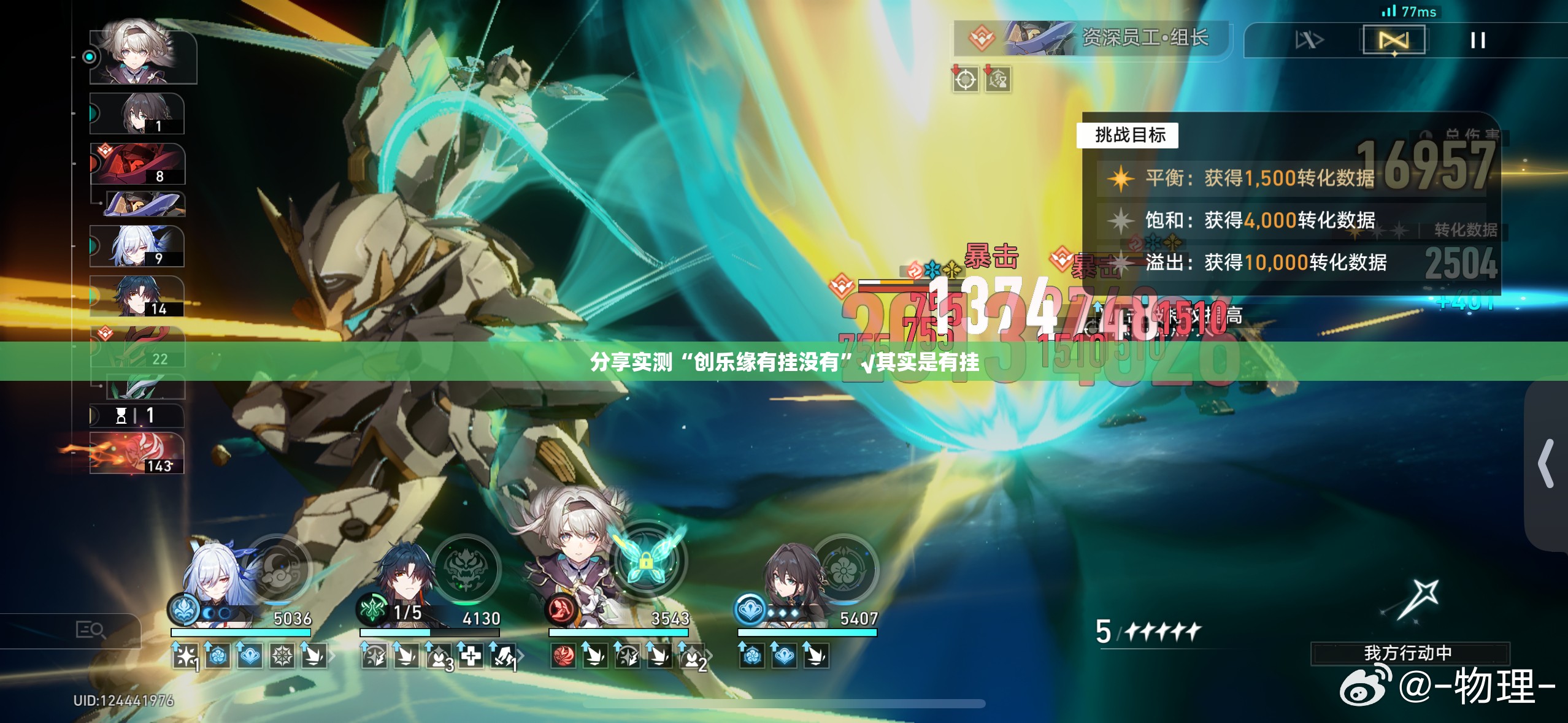Open the 挑战目标 challenge goals panel

(1127, 135)
